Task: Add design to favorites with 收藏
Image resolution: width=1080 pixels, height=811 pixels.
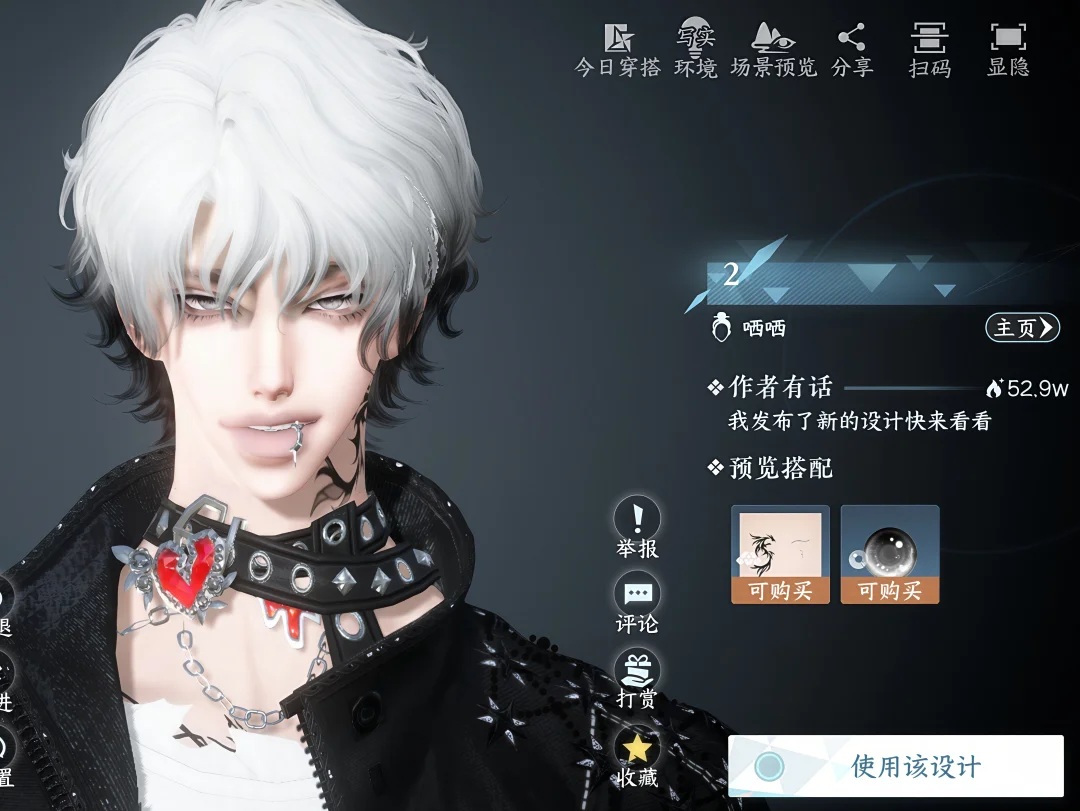Action: pyautogui.click(x=637, y=757)
